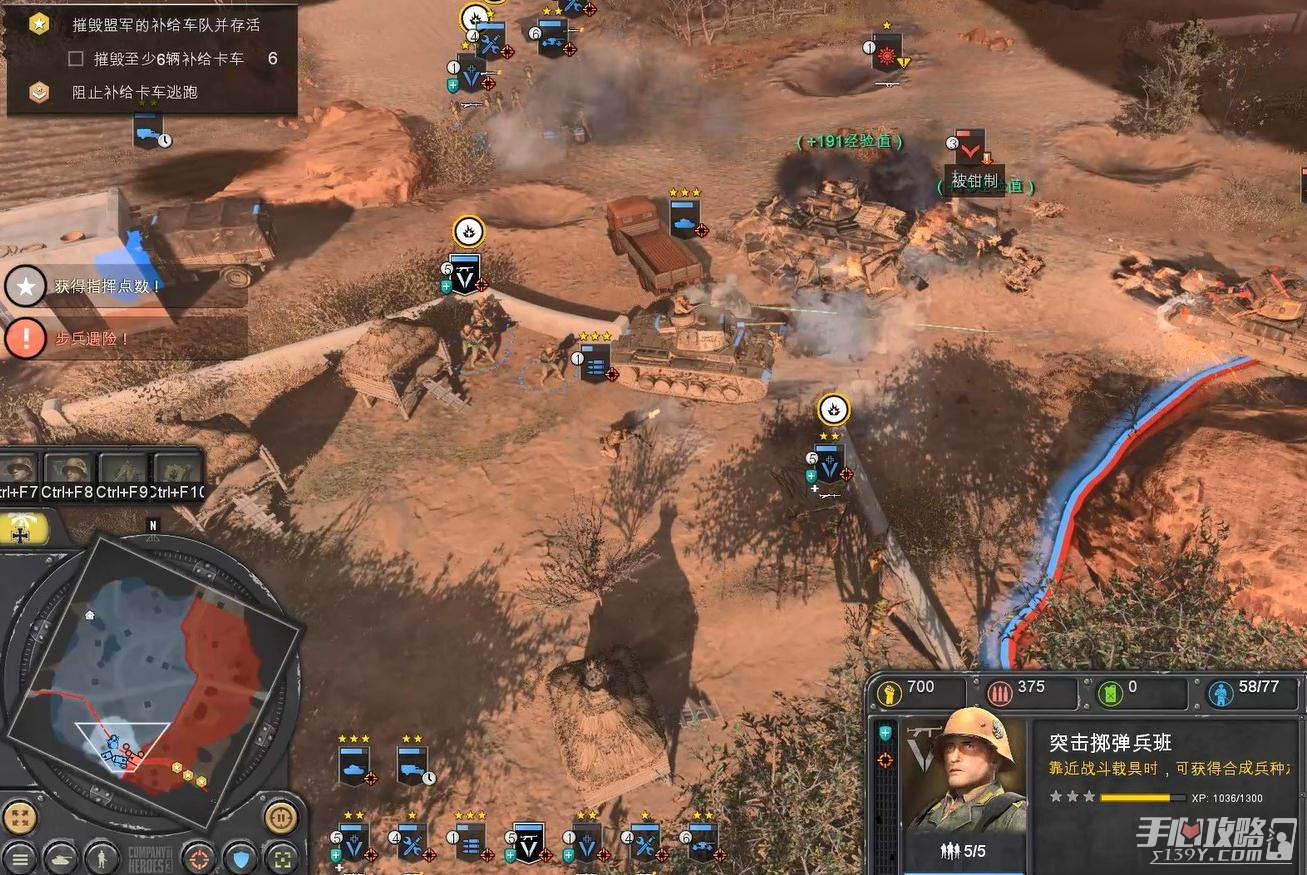Screen dimensions: 1307x875
Task: Click the tactical minimap
Action: click(x=150, y=672)
